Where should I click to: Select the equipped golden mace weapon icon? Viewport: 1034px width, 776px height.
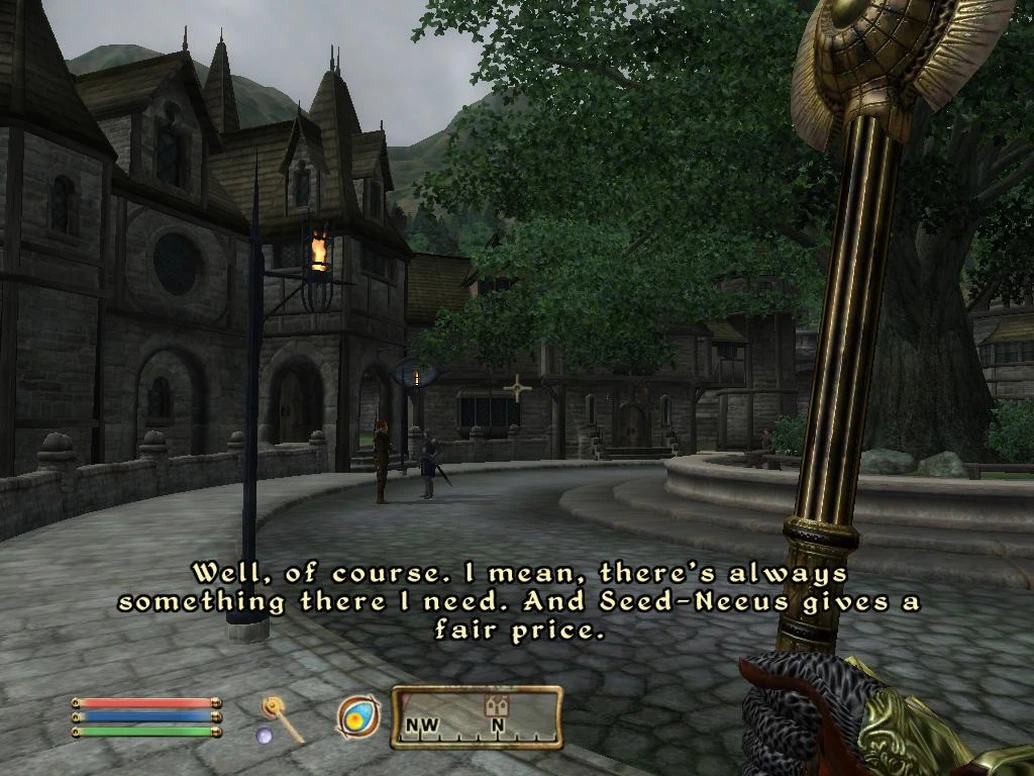pos(282,718)
